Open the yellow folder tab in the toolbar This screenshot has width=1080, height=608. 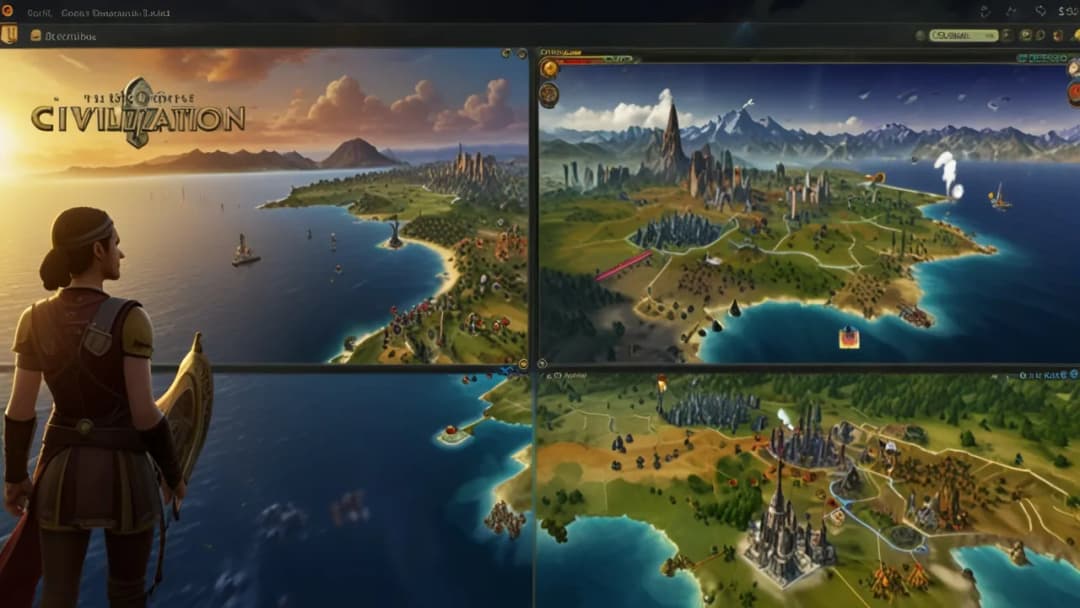pos(36,35)
